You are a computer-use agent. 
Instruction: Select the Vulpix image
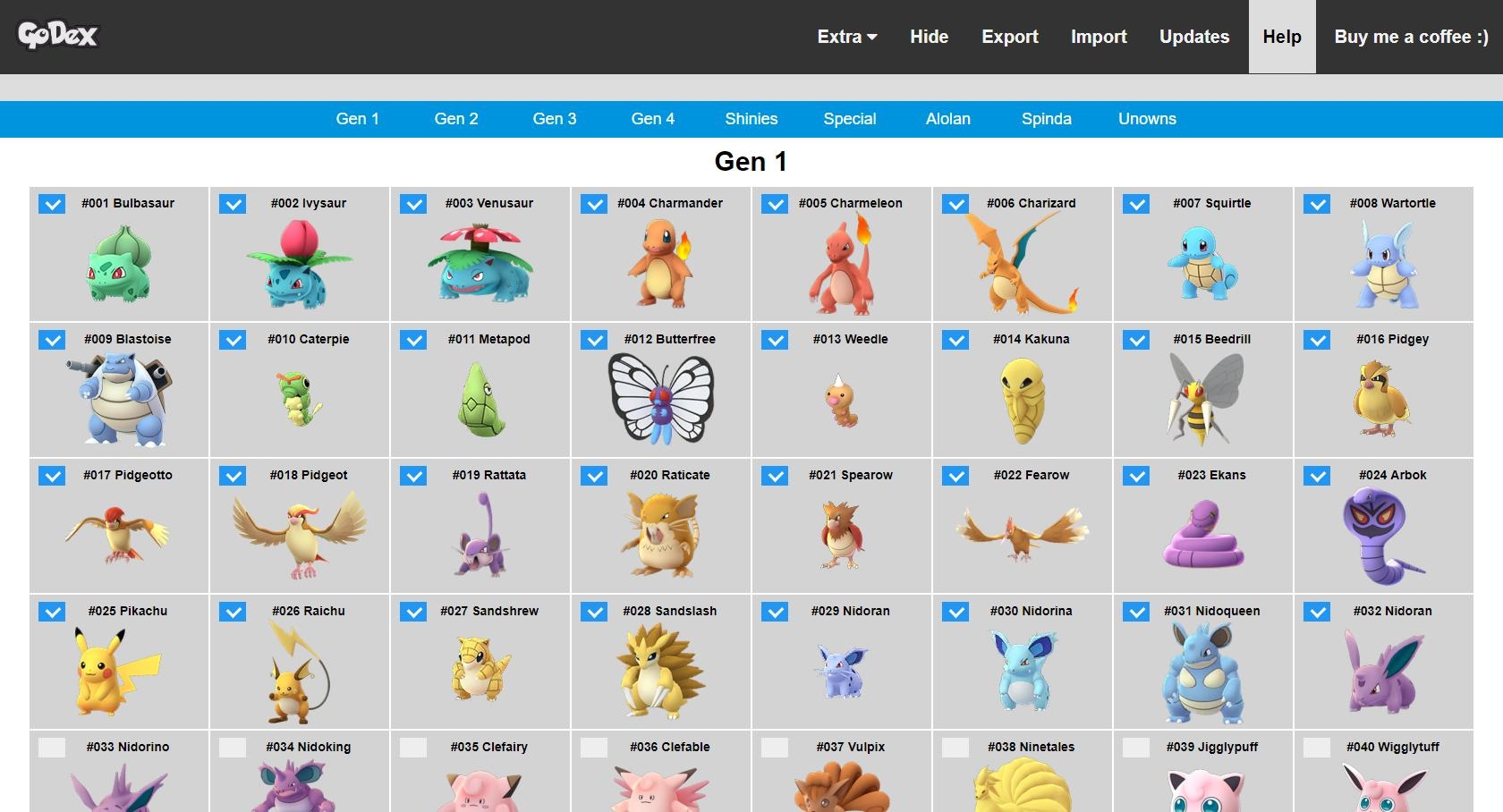coord(841,791)
